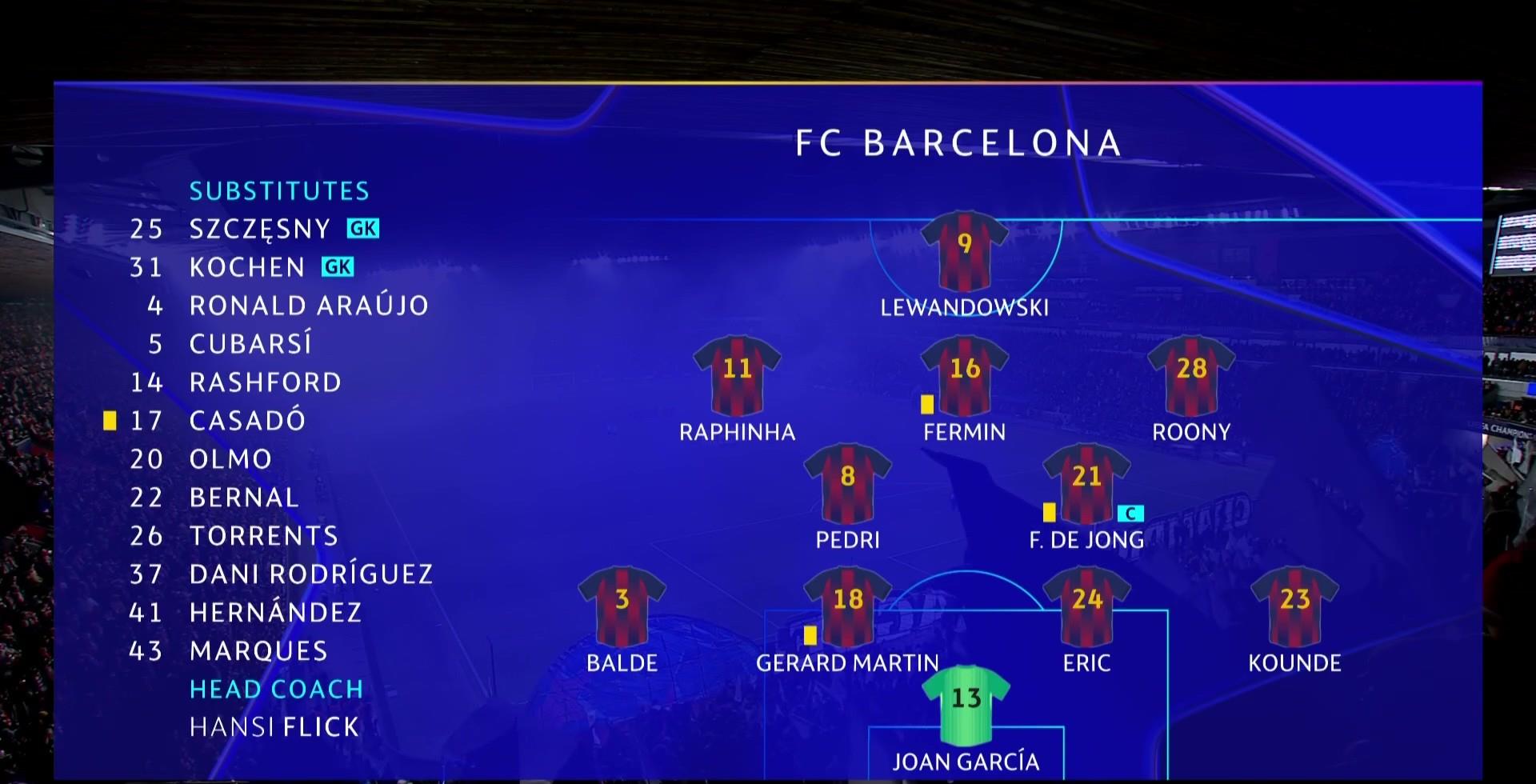Select substitute Szczęsny in the list
Screen dimensions: 1536x784
260,229
